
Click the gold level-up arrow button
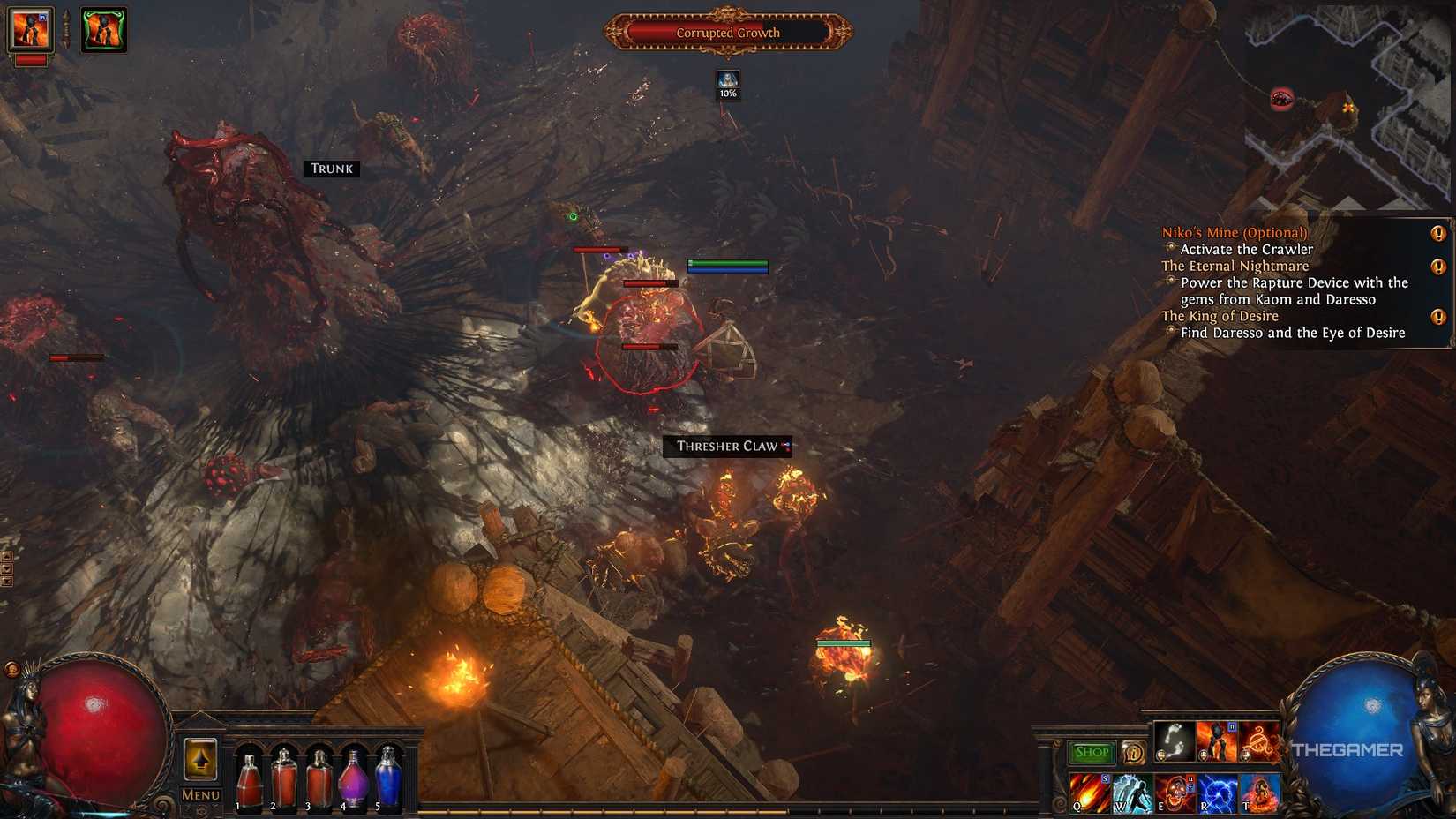[x=200, y=759]
